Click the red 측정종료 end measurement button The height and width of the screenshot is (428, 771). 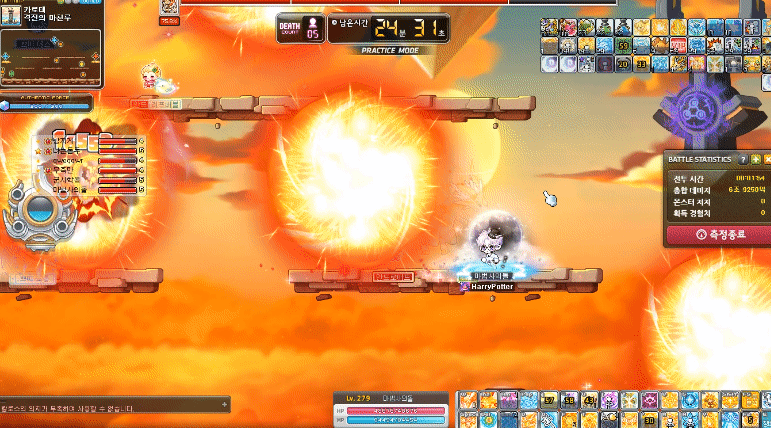click(x=718, y=235)
